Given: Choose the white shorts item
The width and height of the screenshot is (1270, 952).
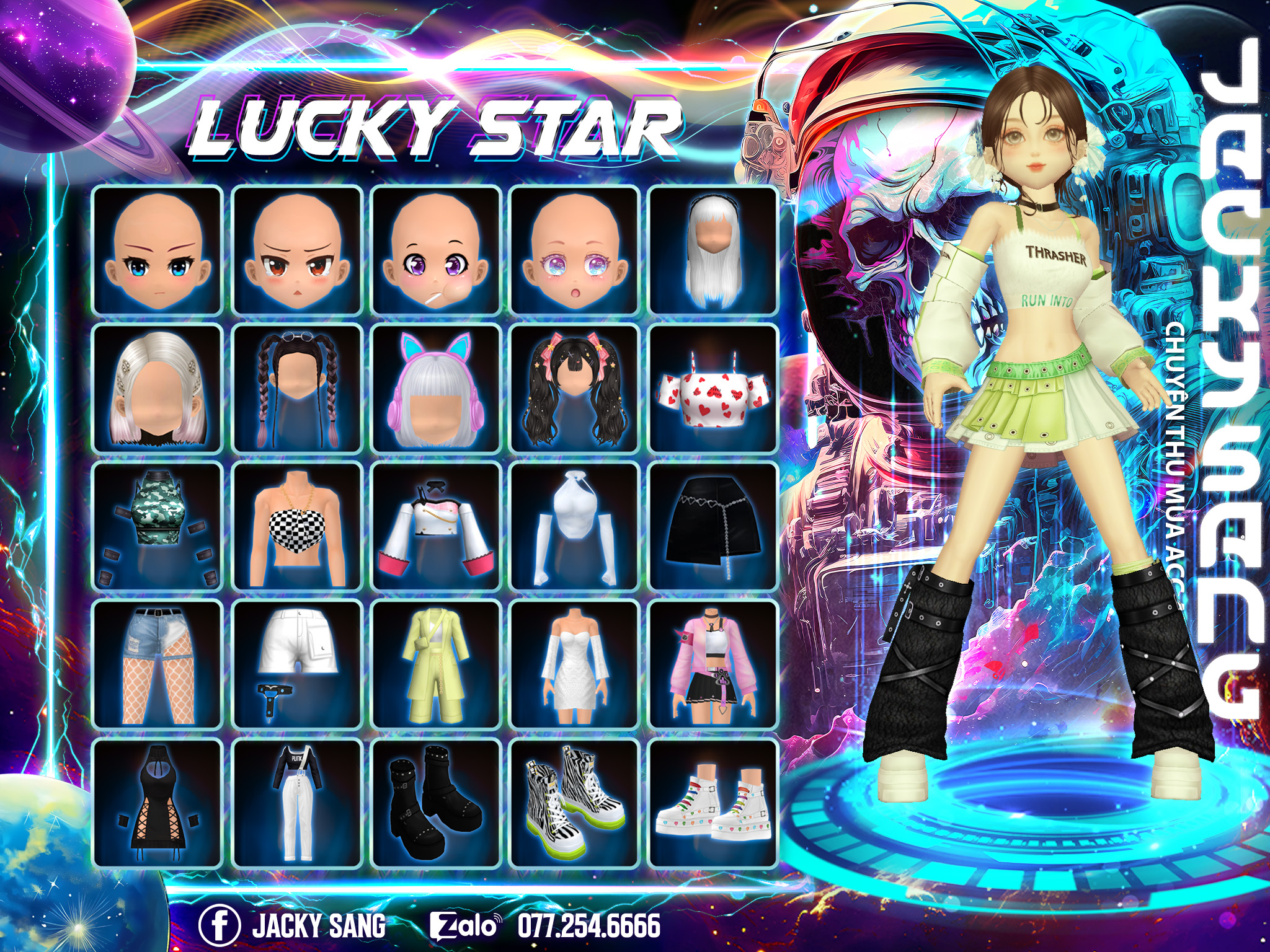Looking at the screenshot, I should 297,664.
